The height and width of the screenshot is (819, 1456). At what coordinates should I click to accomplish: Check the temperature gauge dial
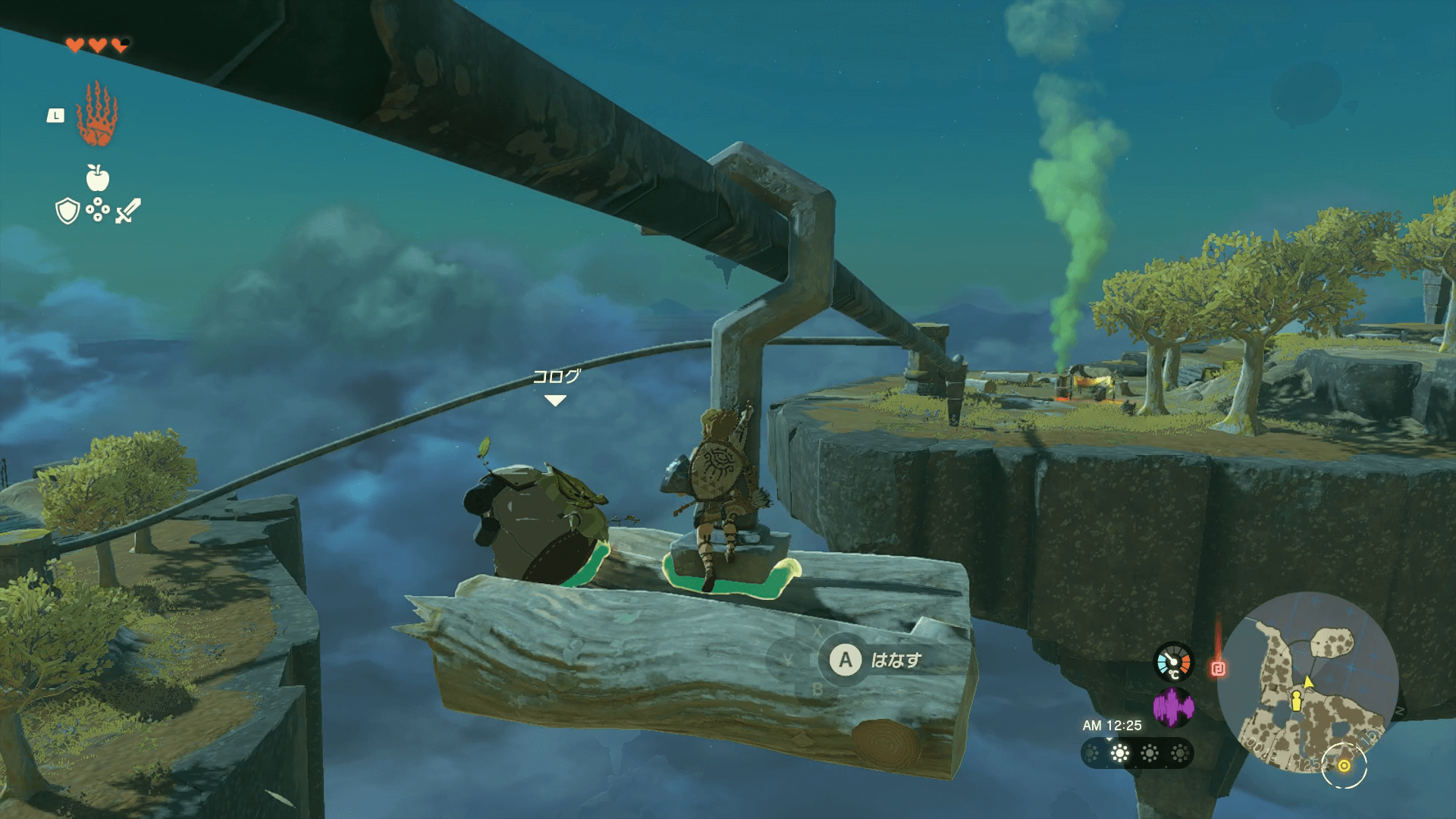point(1173,662)
